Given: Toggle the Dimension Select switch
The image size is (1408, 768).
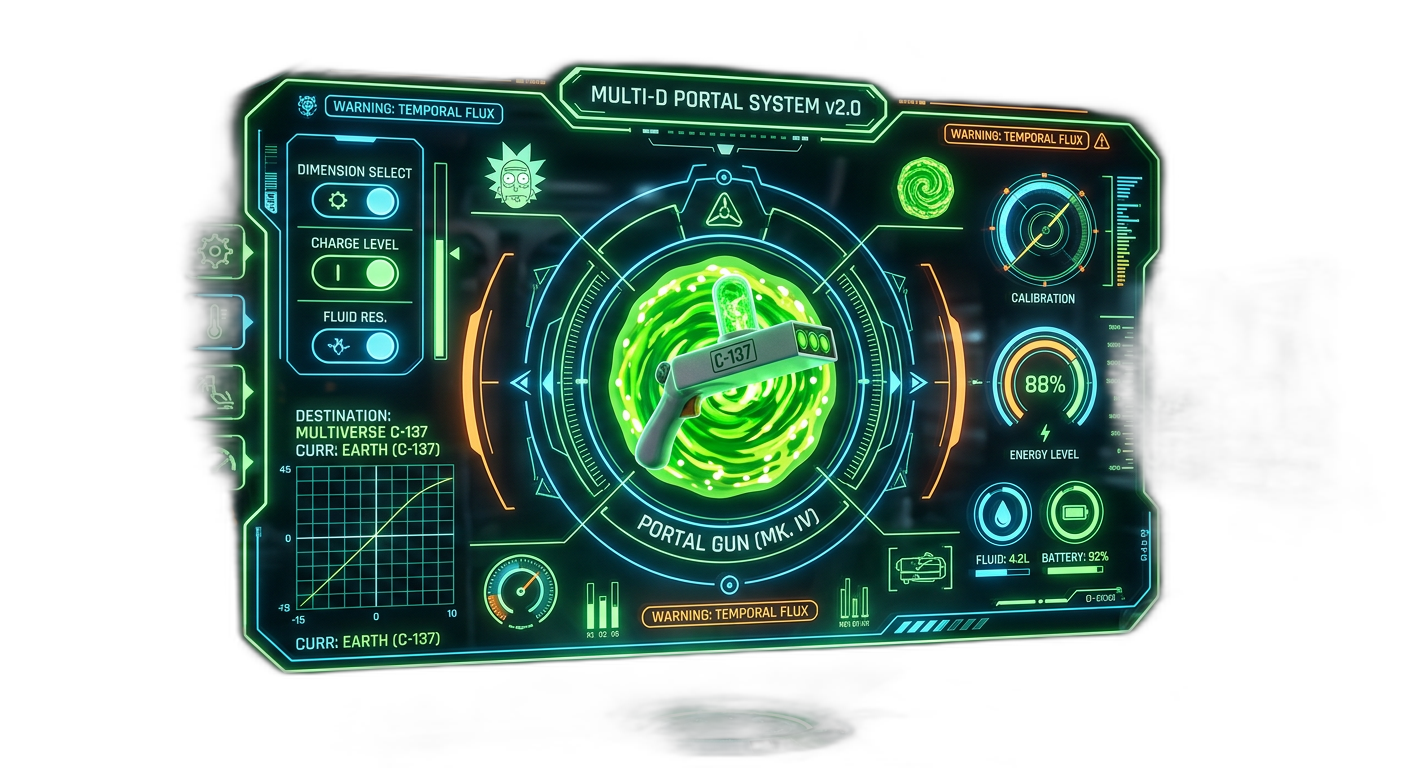Looking at the screenshot, I should 355,202.
